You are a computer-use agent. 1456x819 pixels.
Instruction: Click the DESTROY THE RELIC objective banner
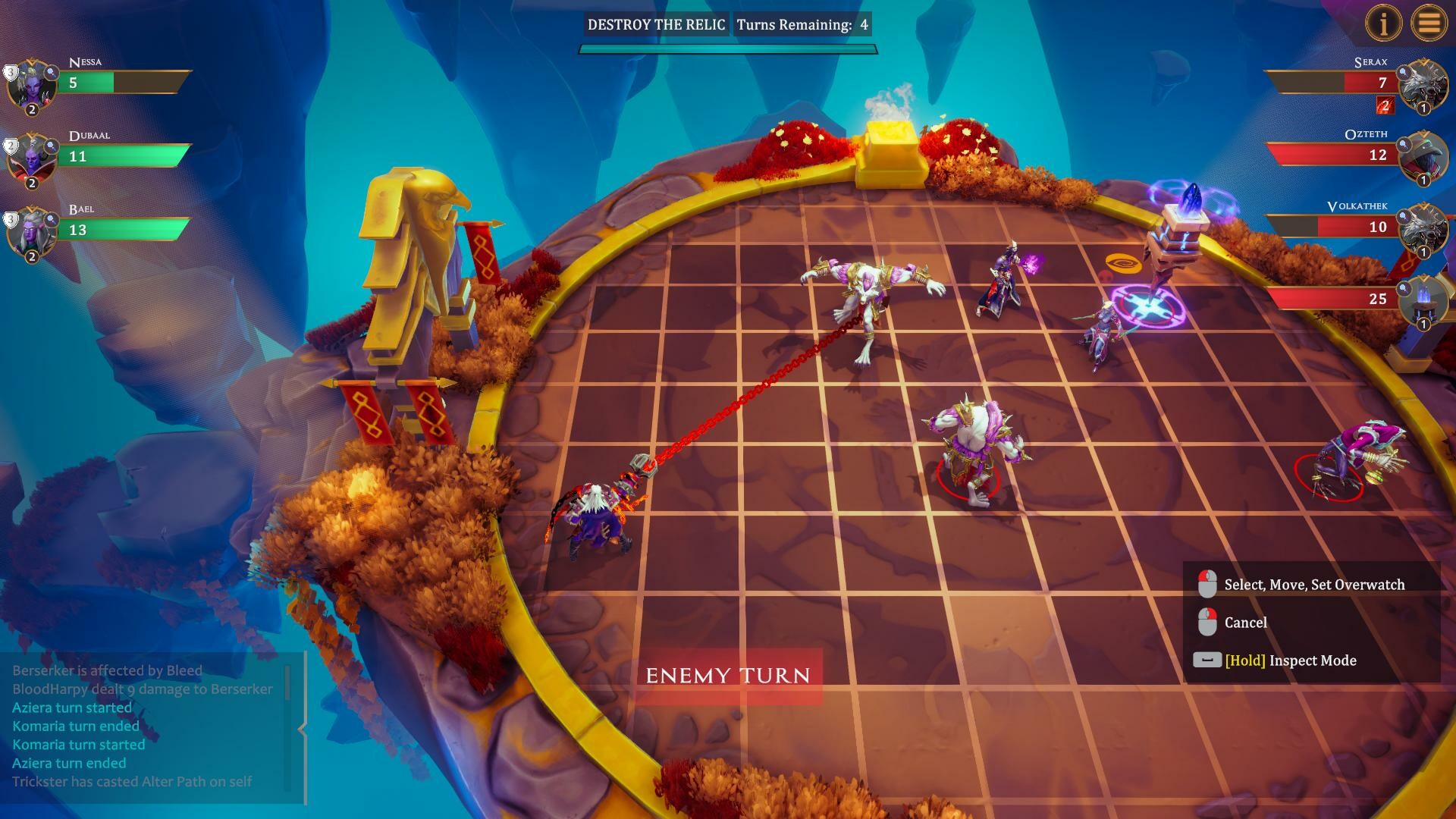(657, 24)
